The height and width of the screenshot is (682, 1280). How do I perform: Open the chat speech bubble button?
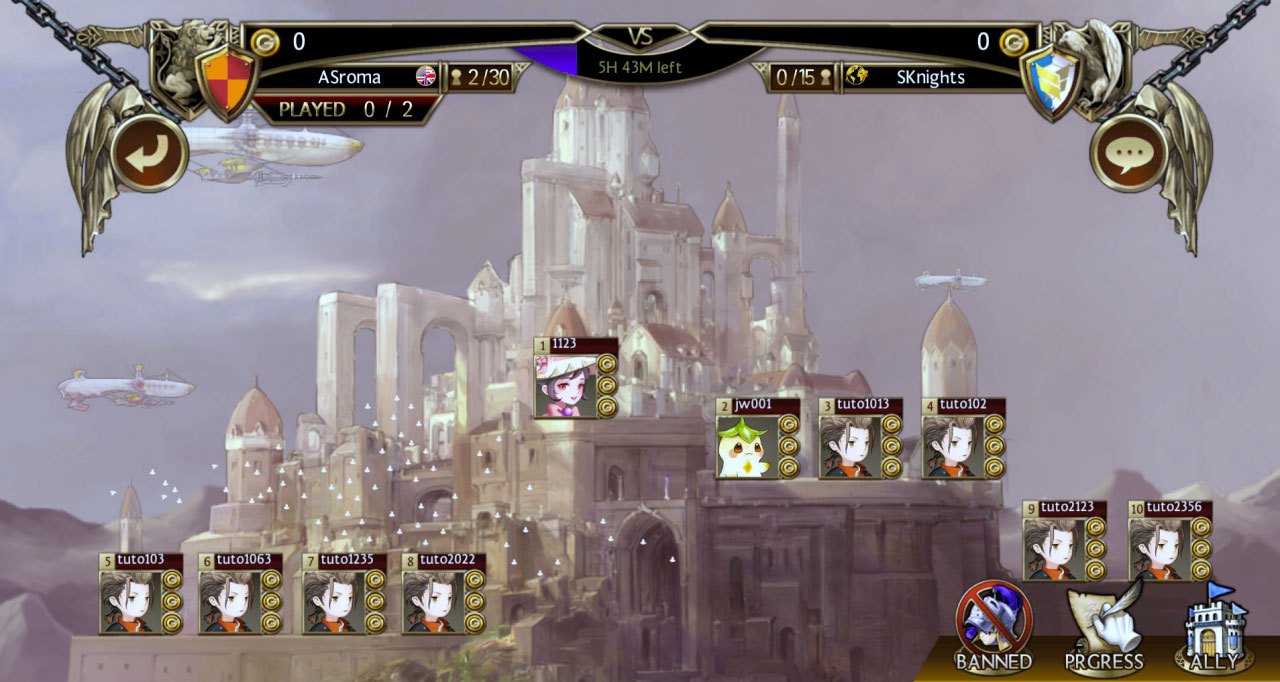coord(1129,153)
